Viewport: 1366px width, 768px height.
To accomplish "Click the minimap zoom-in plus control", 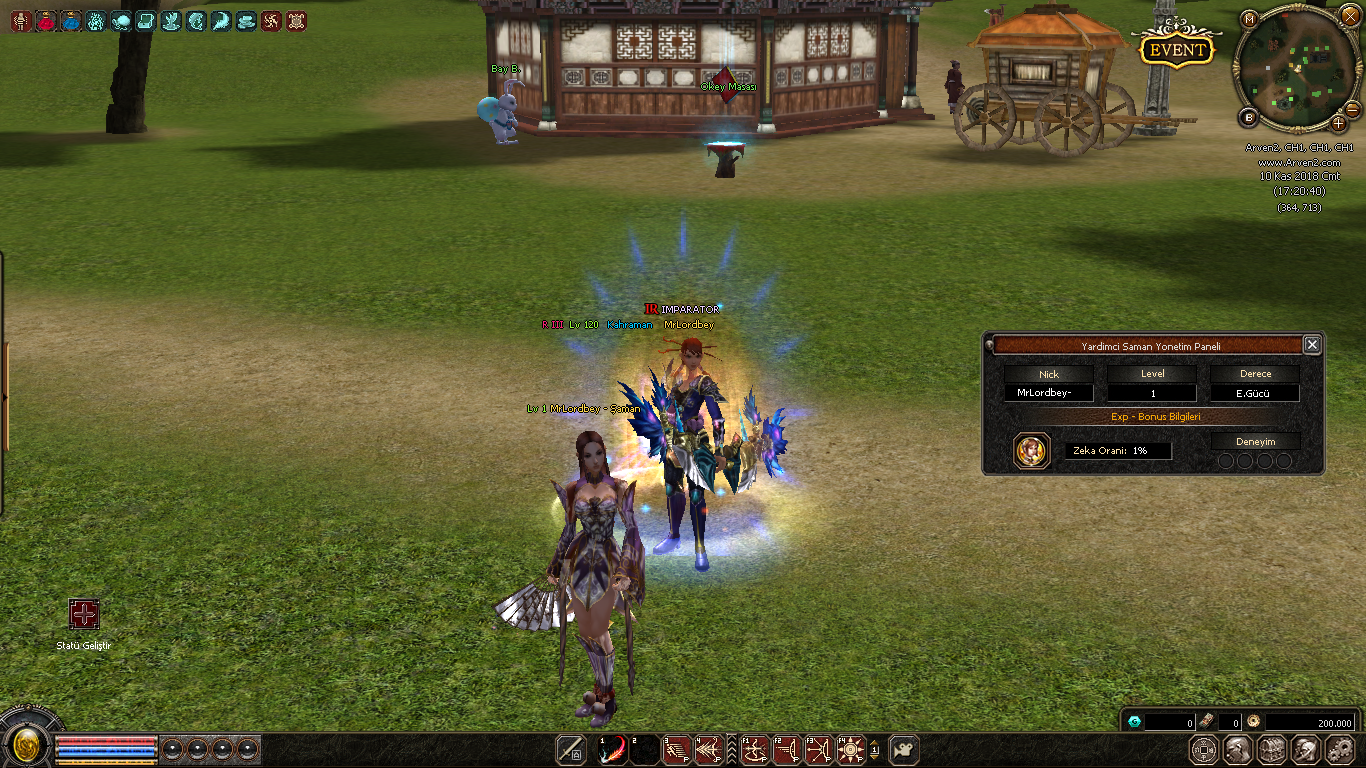I will (1340, 124).
